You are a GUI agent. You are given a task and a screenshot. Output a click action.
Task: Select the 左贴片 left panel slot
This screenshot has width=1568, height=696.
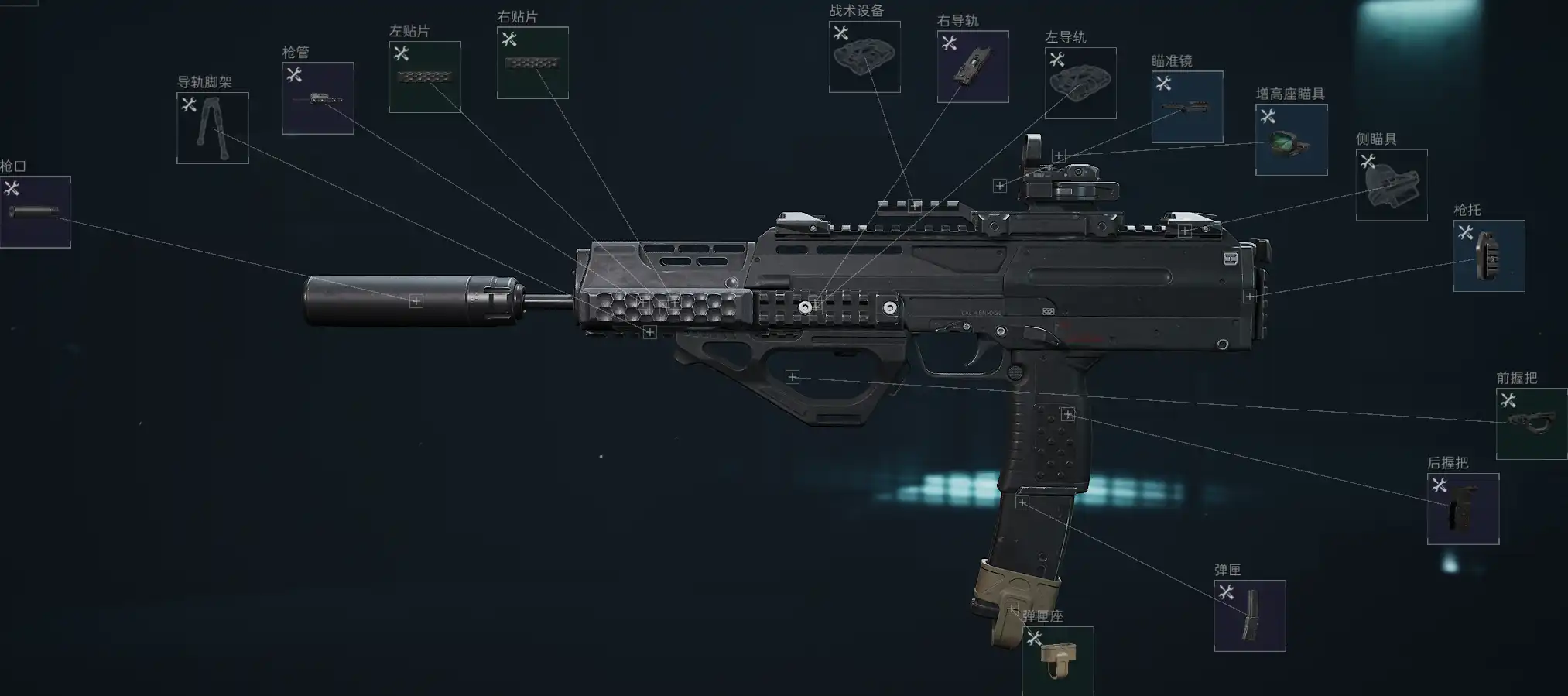[x=425, y=77]
